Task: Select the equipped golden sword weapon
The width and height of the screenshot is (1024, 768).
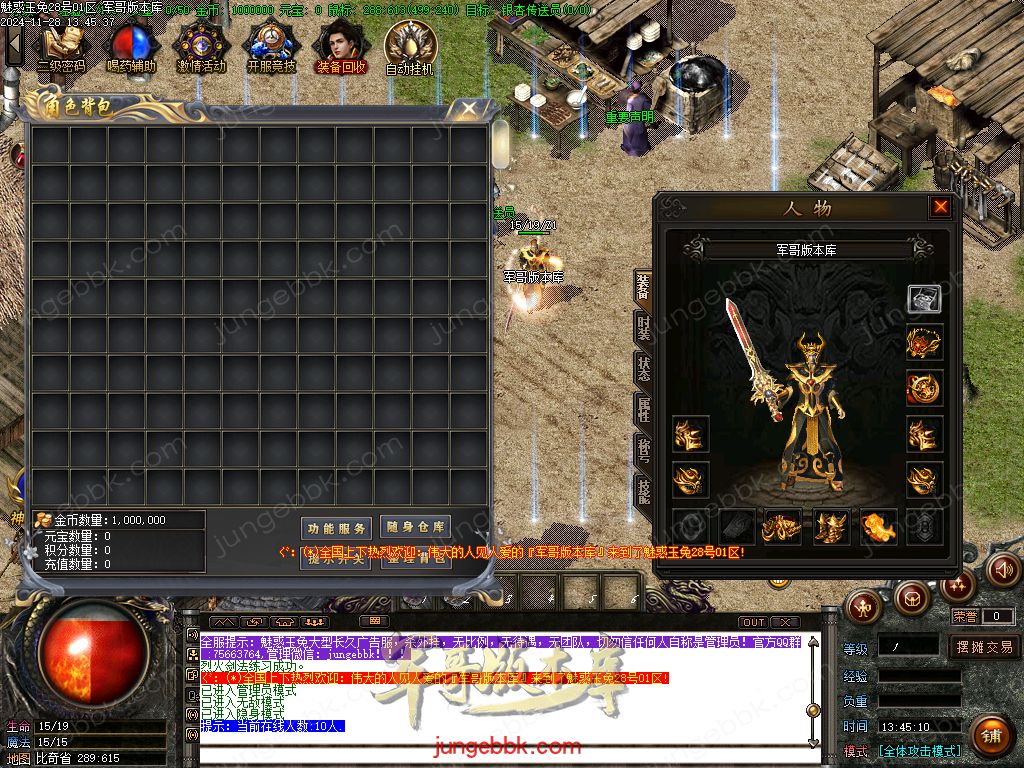Action: coord(755,360)
